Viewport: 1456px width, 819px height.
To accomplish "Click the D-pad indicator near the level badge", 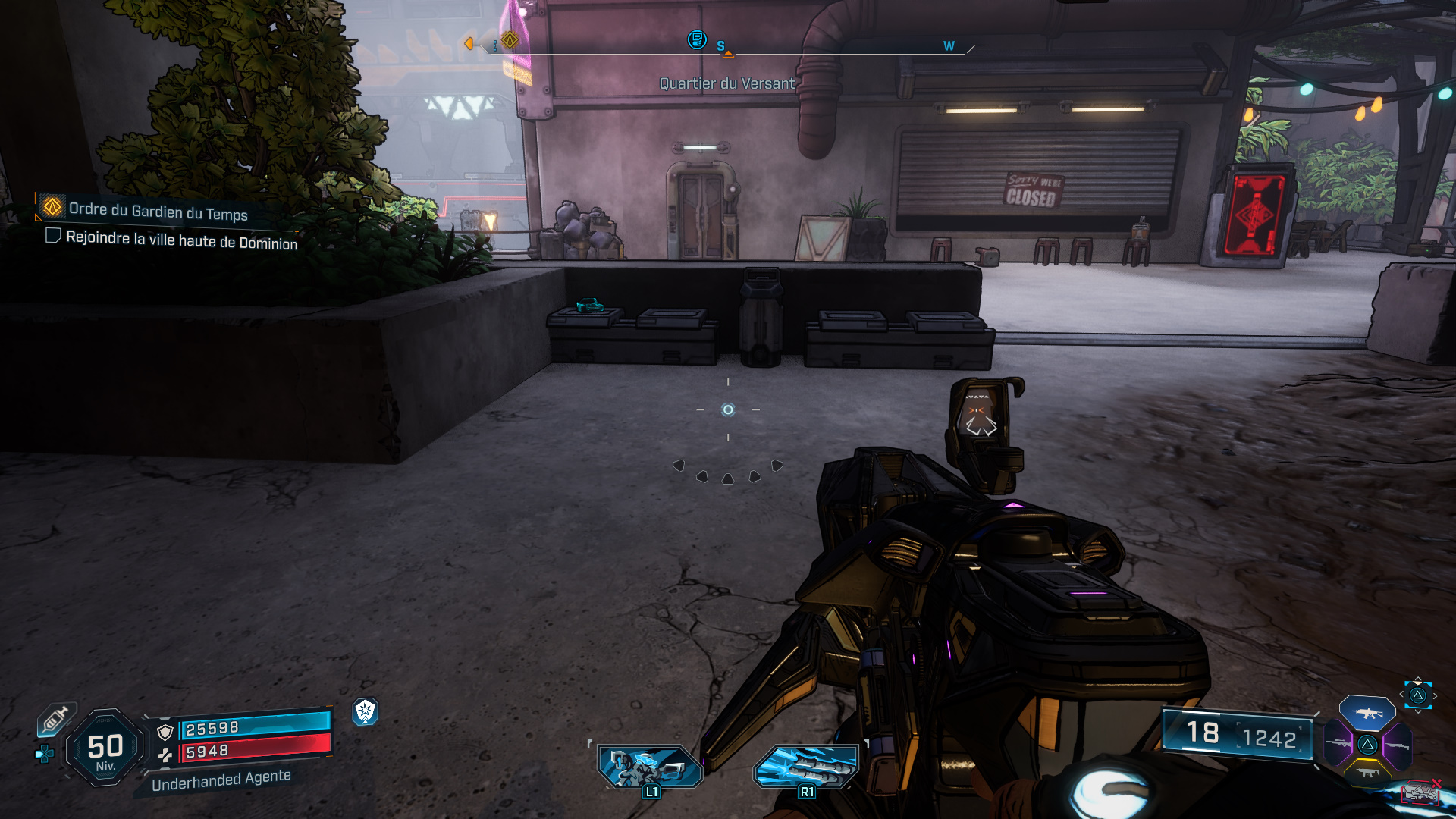I will pyautogui.click(x=44, y=754).
